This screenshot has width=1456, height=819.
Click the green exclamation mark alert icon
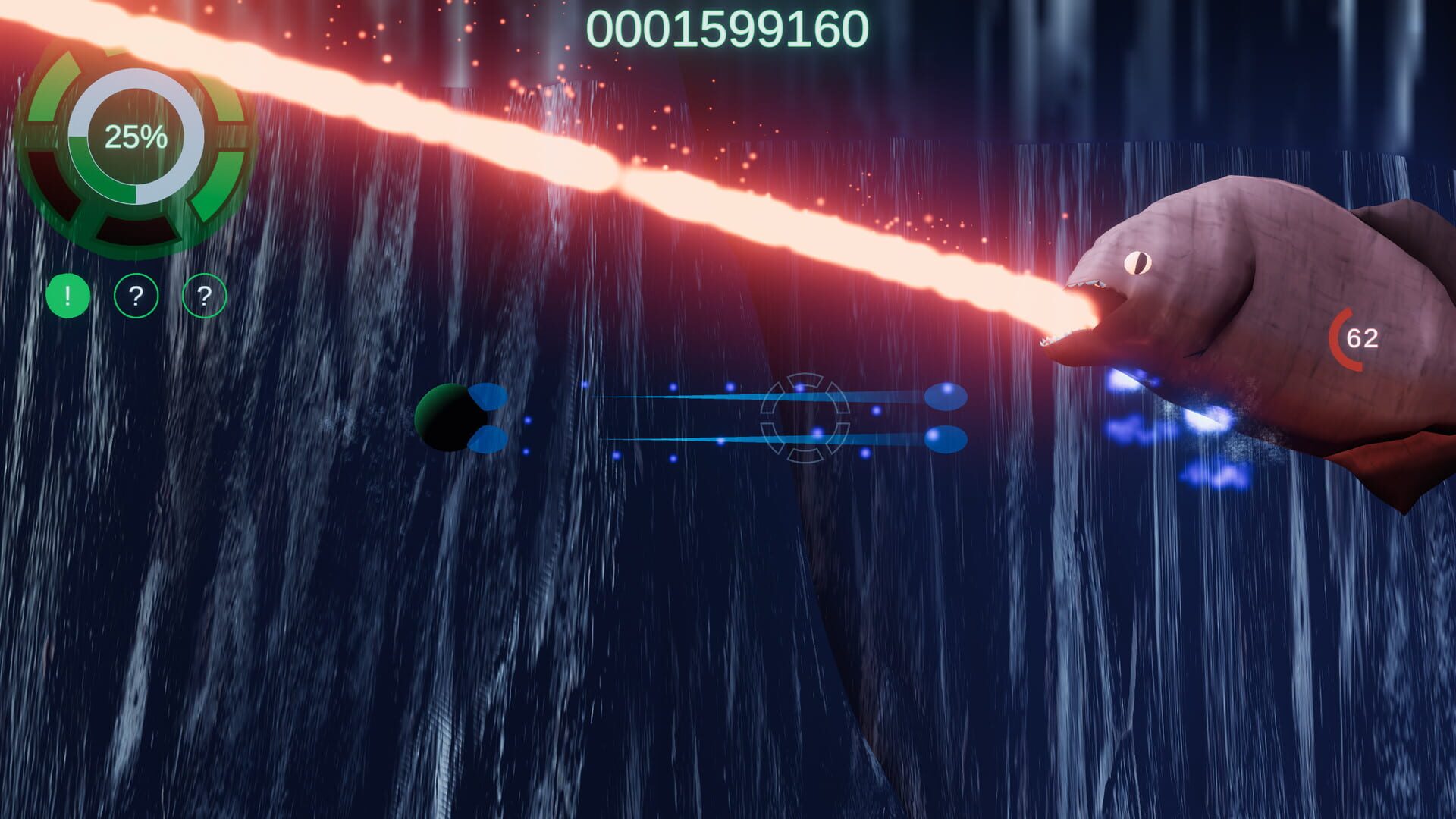click(x=68, y=296)
